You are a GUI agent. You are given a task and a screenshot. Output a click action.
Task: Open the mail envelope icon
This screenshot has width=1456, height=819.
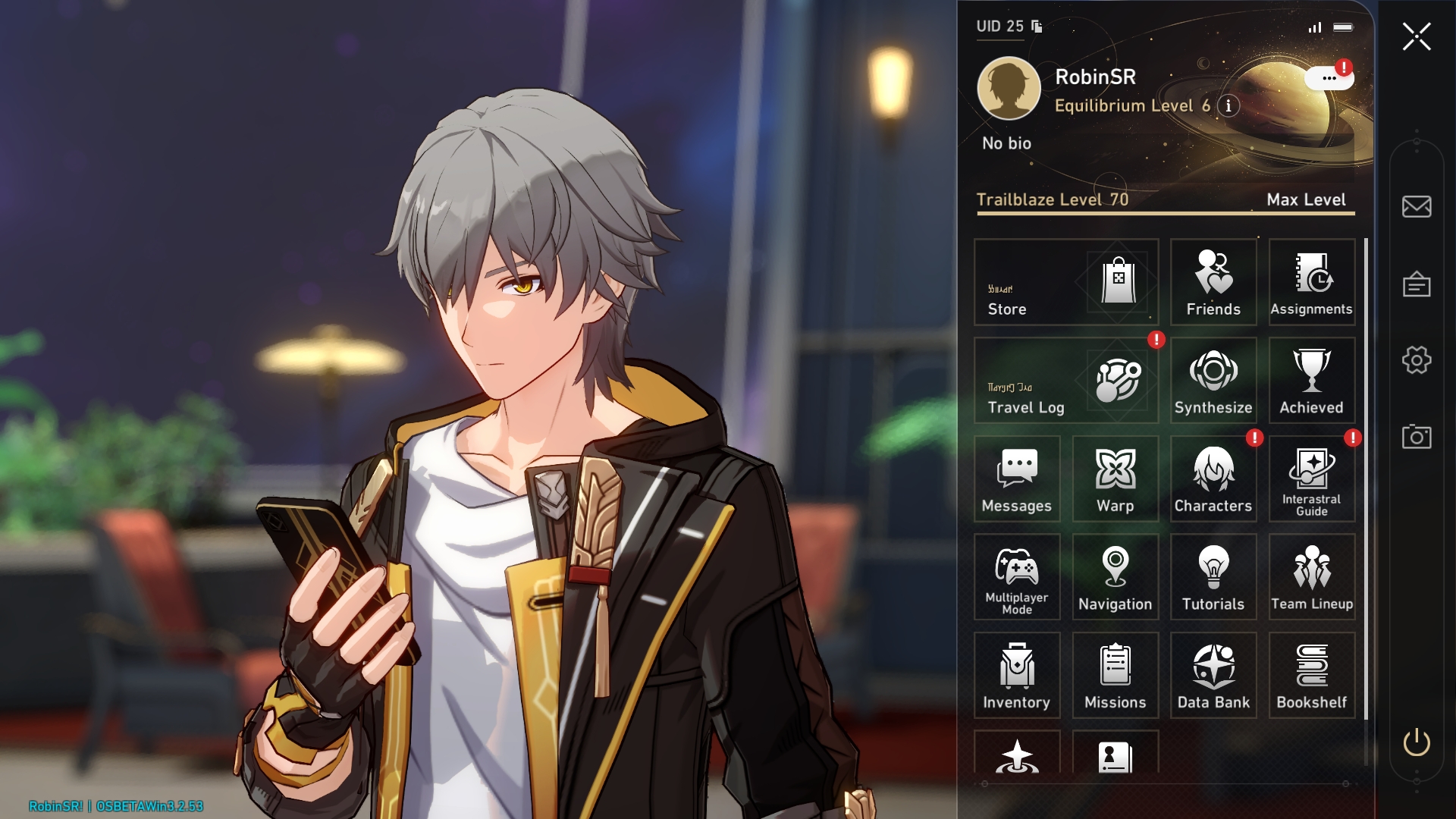point(1416,206)
